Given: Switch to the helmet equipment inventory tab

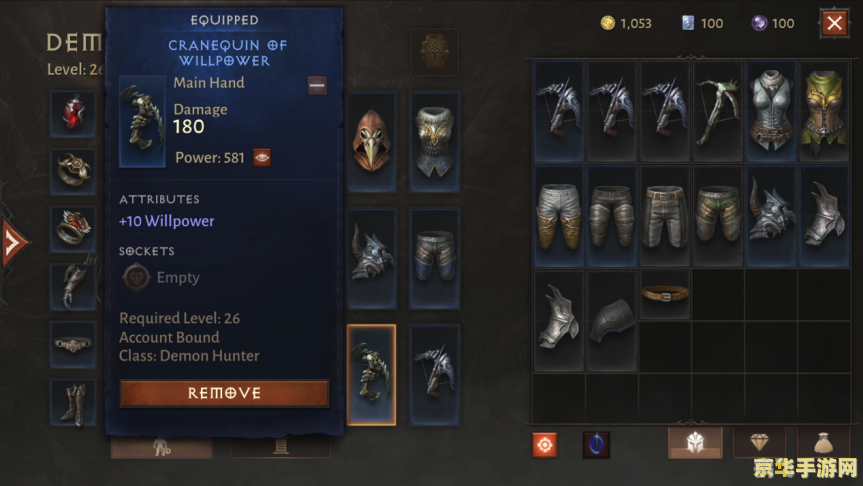Looking at the screenshot, I should point(695,443).
